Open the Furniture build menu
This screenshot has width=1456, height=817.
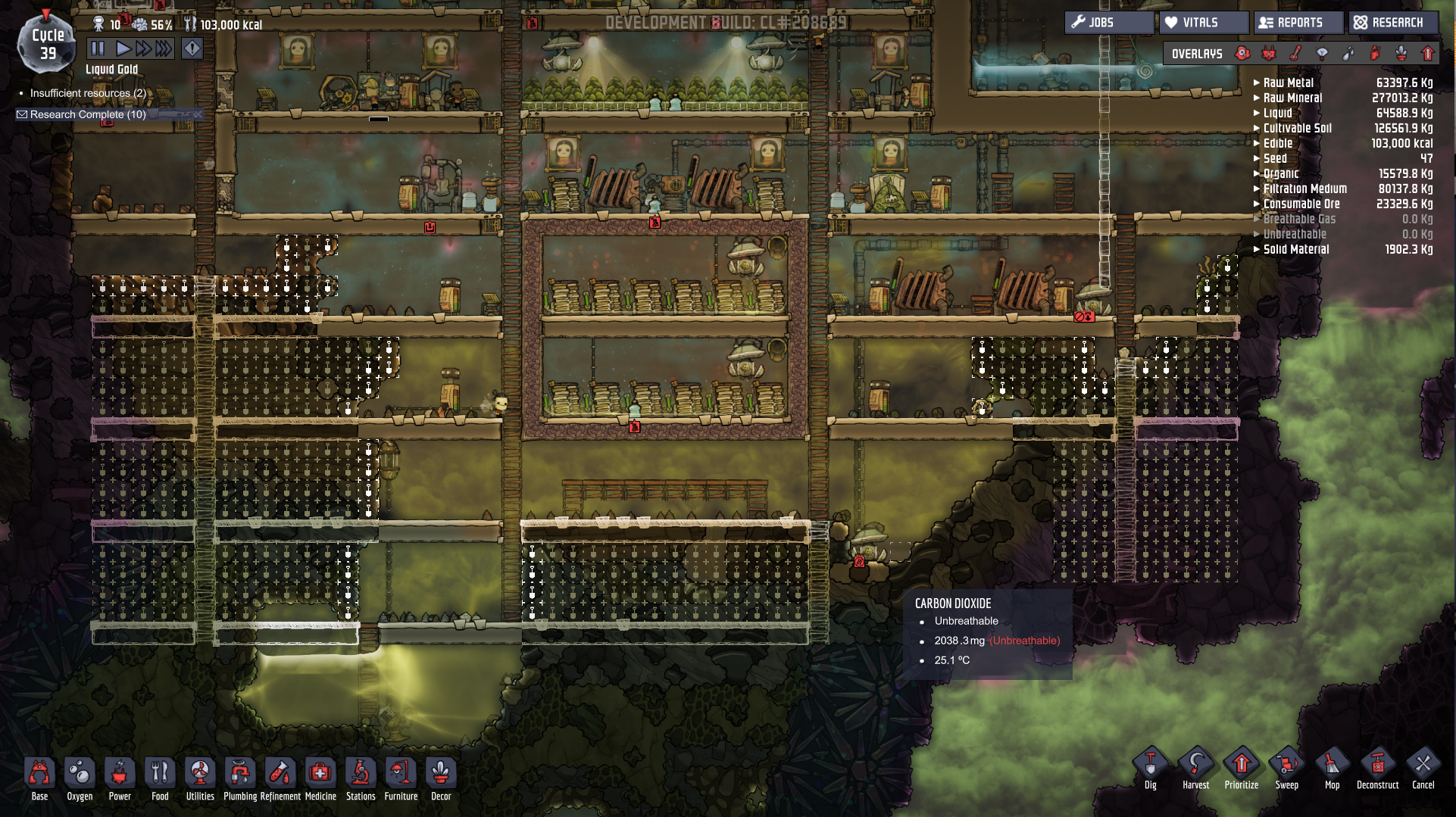[x=401, y=778]
